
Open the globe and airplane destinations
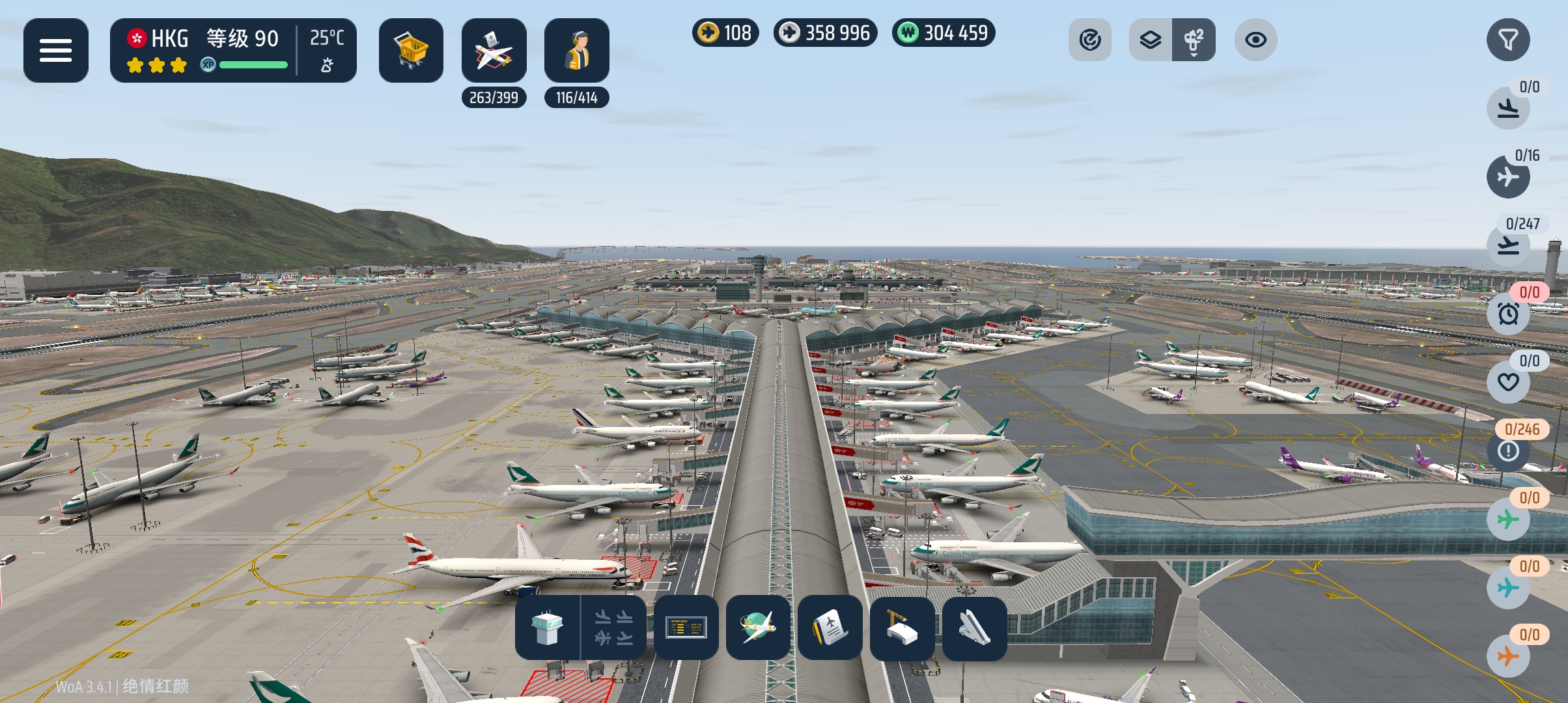coord(758,628)
